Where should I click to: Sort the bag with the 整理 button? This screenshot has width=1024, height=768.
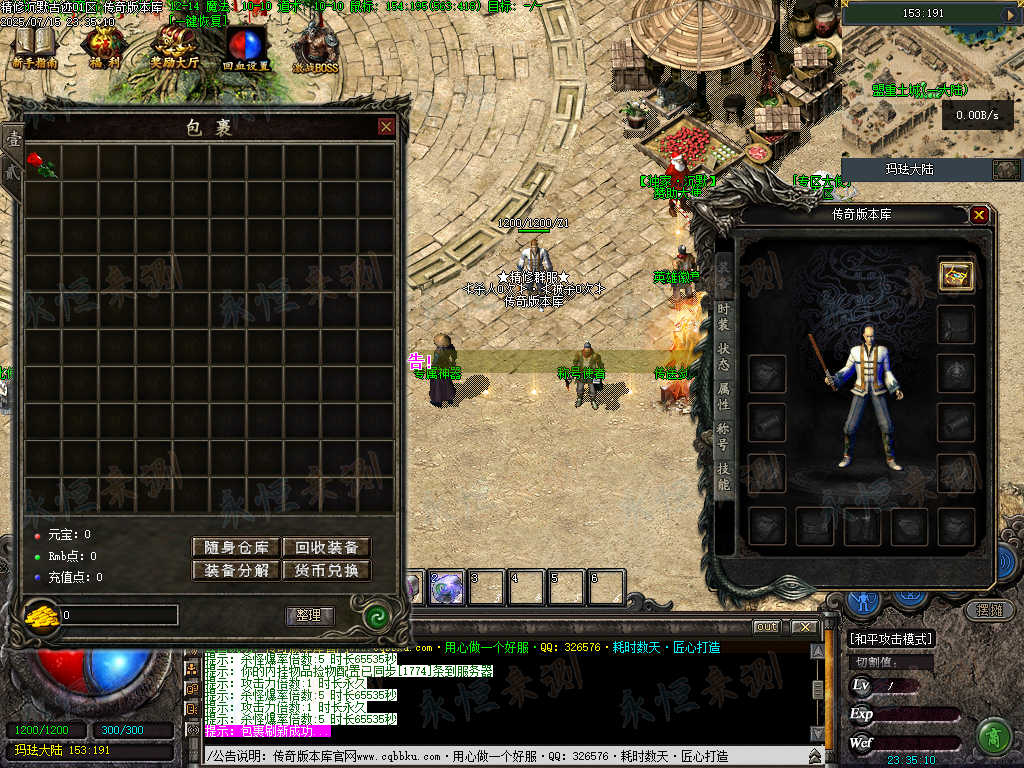point(310,616)
